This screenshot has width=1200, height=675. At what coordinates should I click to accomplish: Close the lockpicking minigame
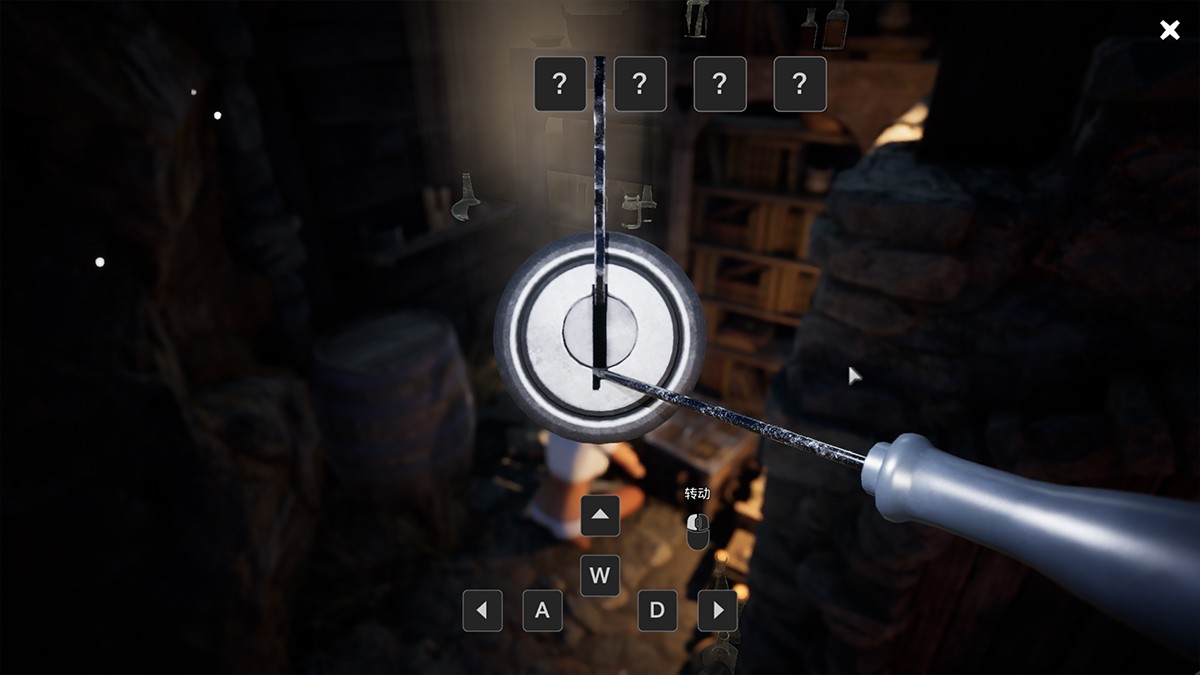point(1169,30)
